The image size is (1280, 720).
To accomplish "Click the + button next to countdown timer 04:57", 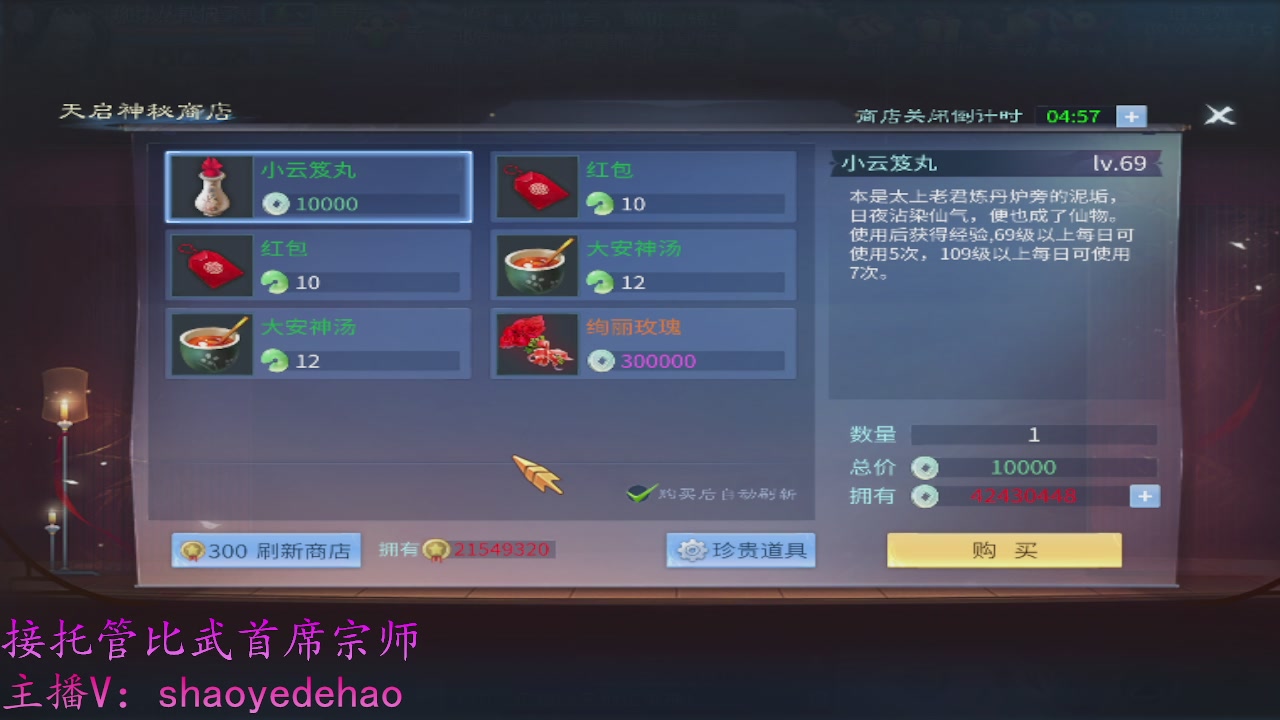I will 1131,116.
